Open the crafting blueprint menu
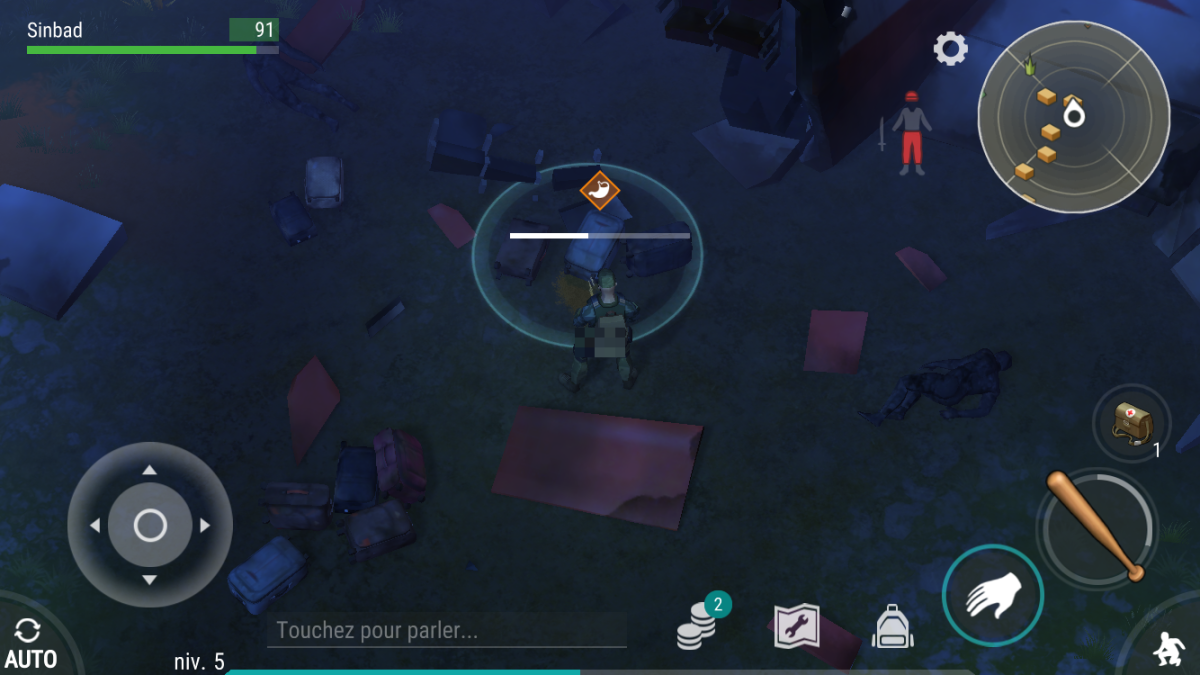The width and height of the screenshot is (1200, 675). (x=797, y=627)
